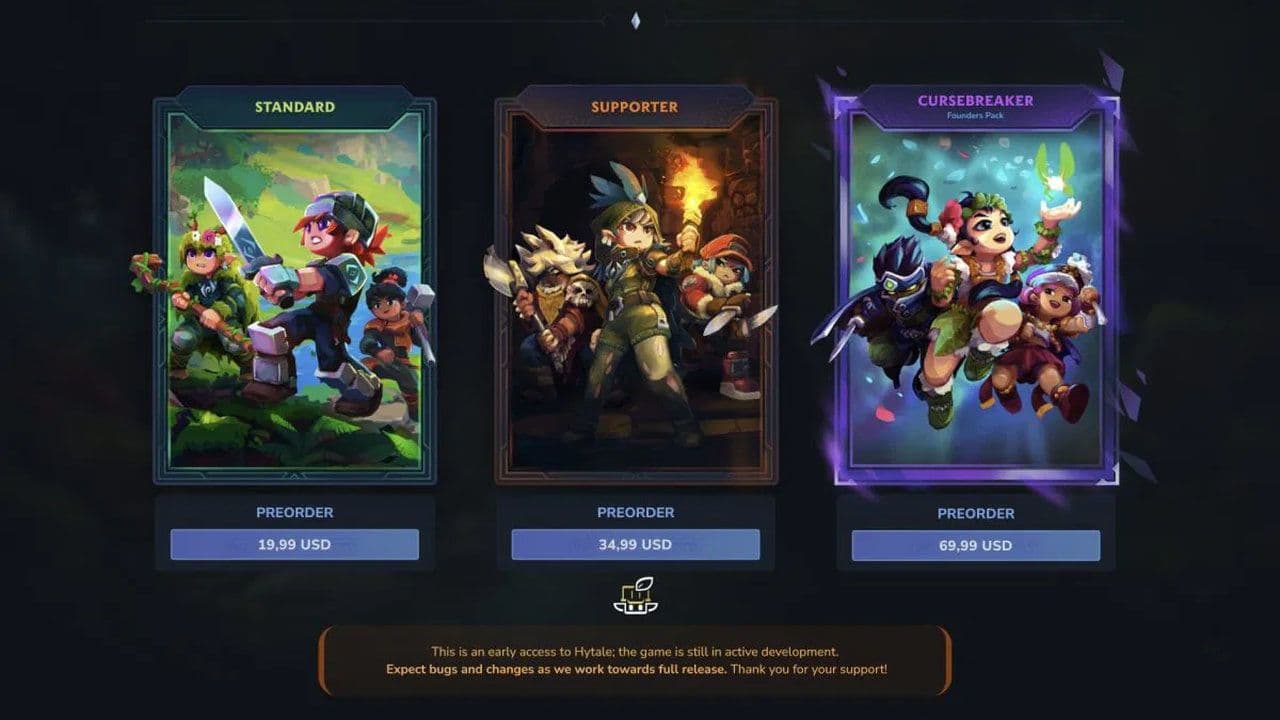Preorder Supporter for 34,99 USD
This screenshot has height=720, width=1280.
(638, 545)
